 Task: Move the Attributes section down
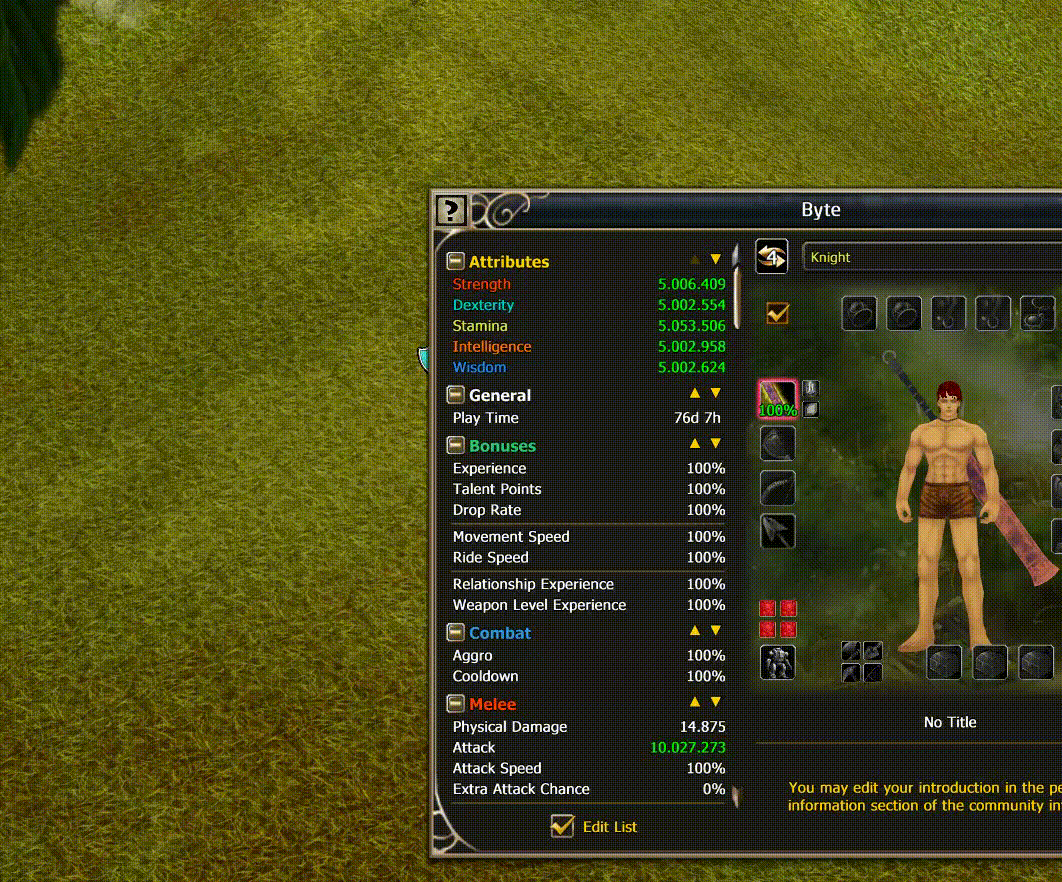(x=716, y=259)
